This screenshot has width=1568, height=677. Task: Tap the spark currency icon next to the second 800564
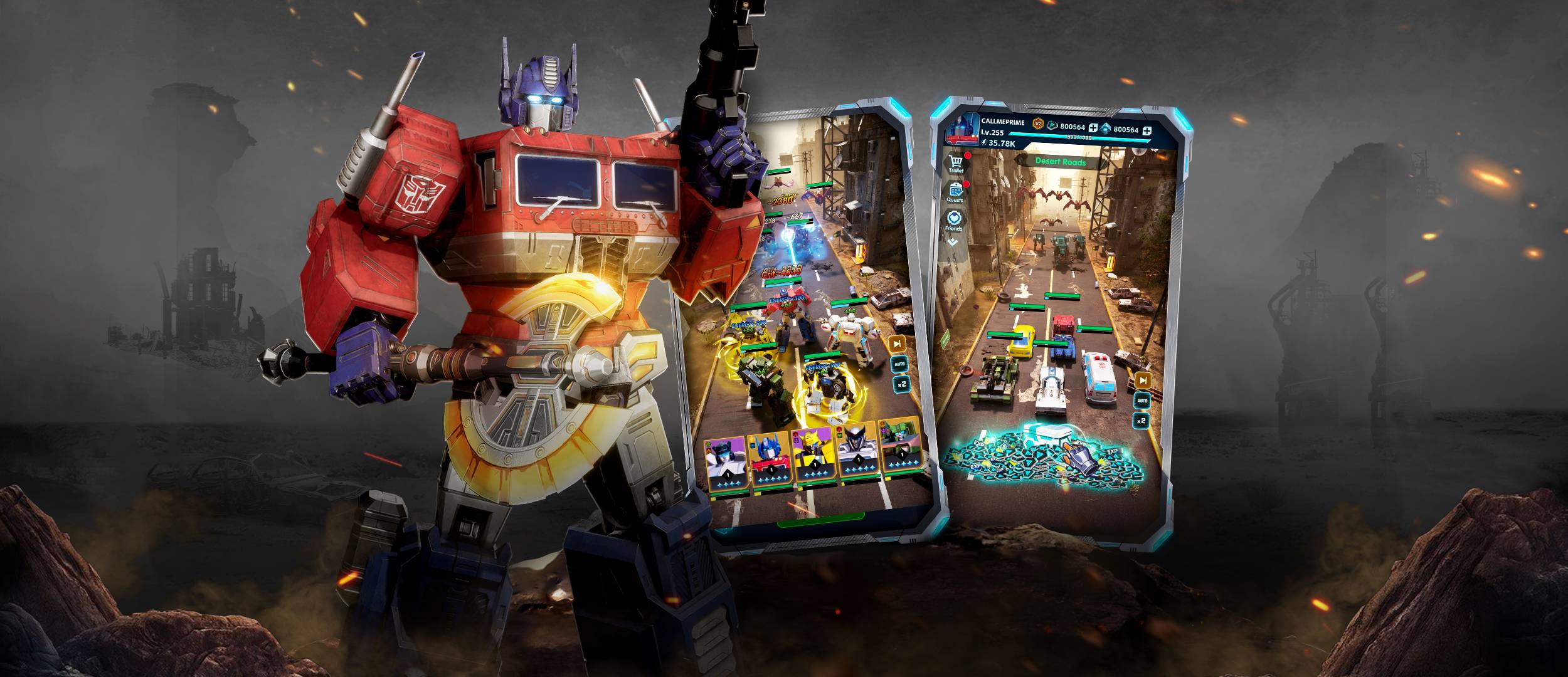point(1105,129)
